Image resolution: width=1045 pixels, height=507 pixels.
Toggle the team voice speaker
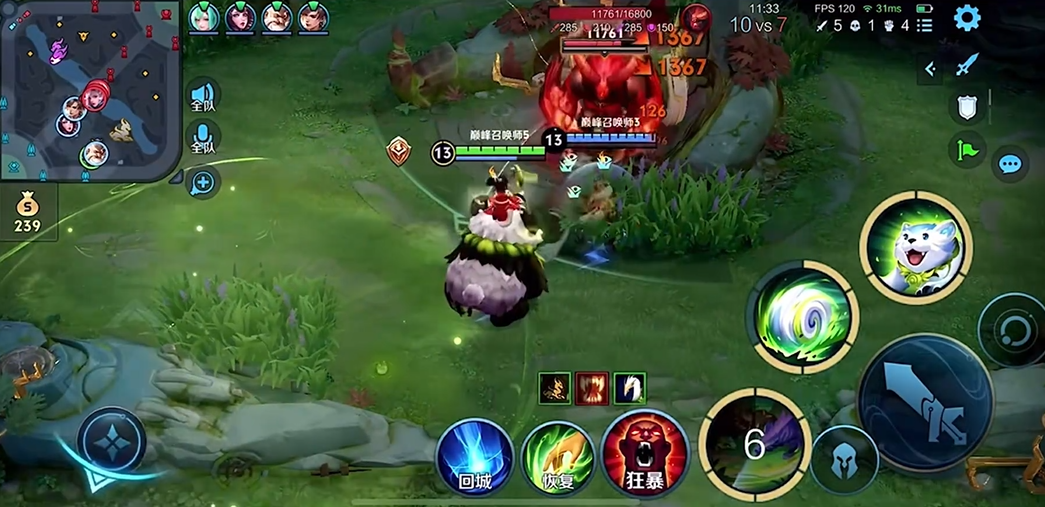203,97
